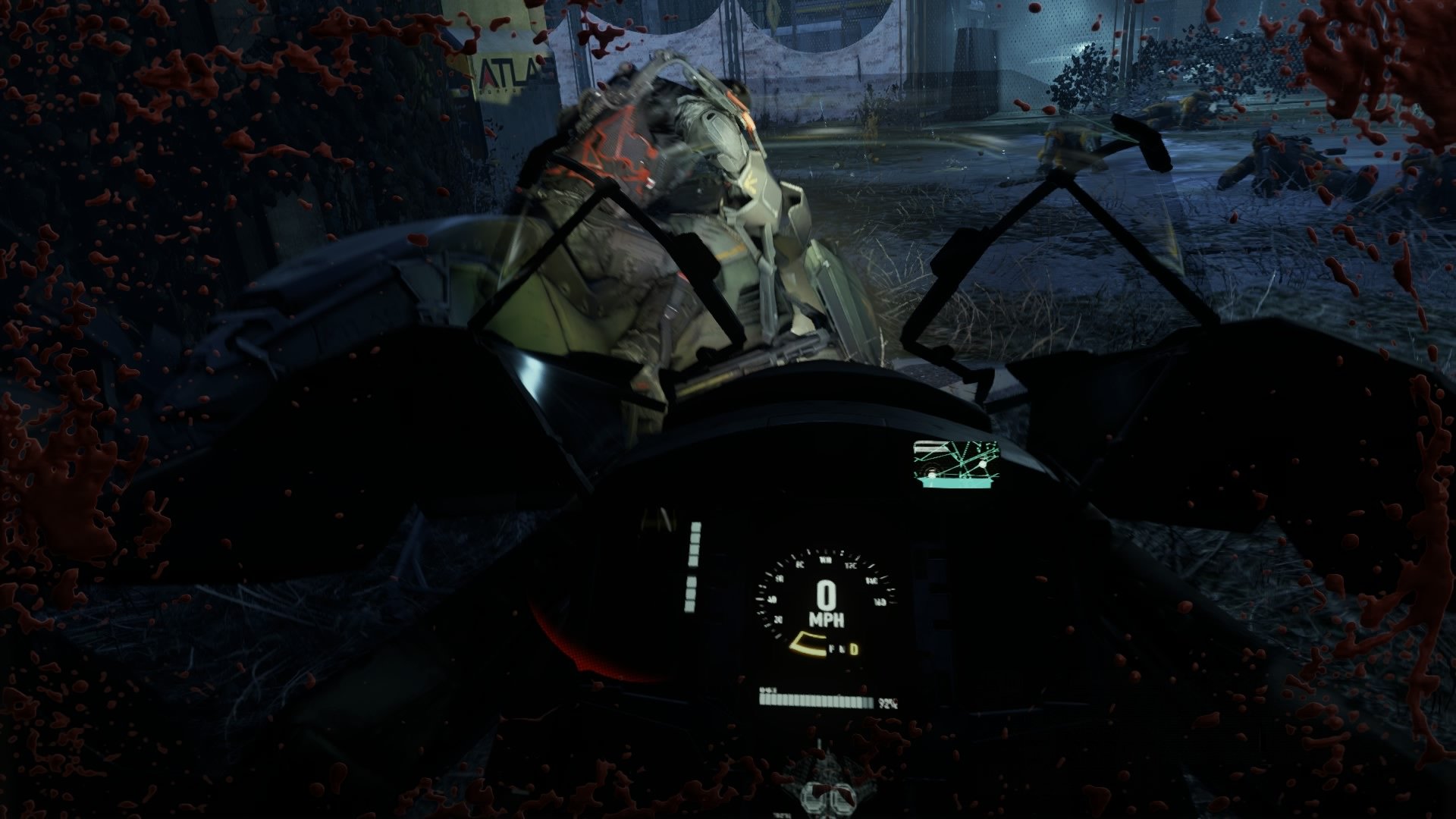Enable the F gear setting on the gear display
The height and width of the screenshot is (819, 1456).
point(832,648)
